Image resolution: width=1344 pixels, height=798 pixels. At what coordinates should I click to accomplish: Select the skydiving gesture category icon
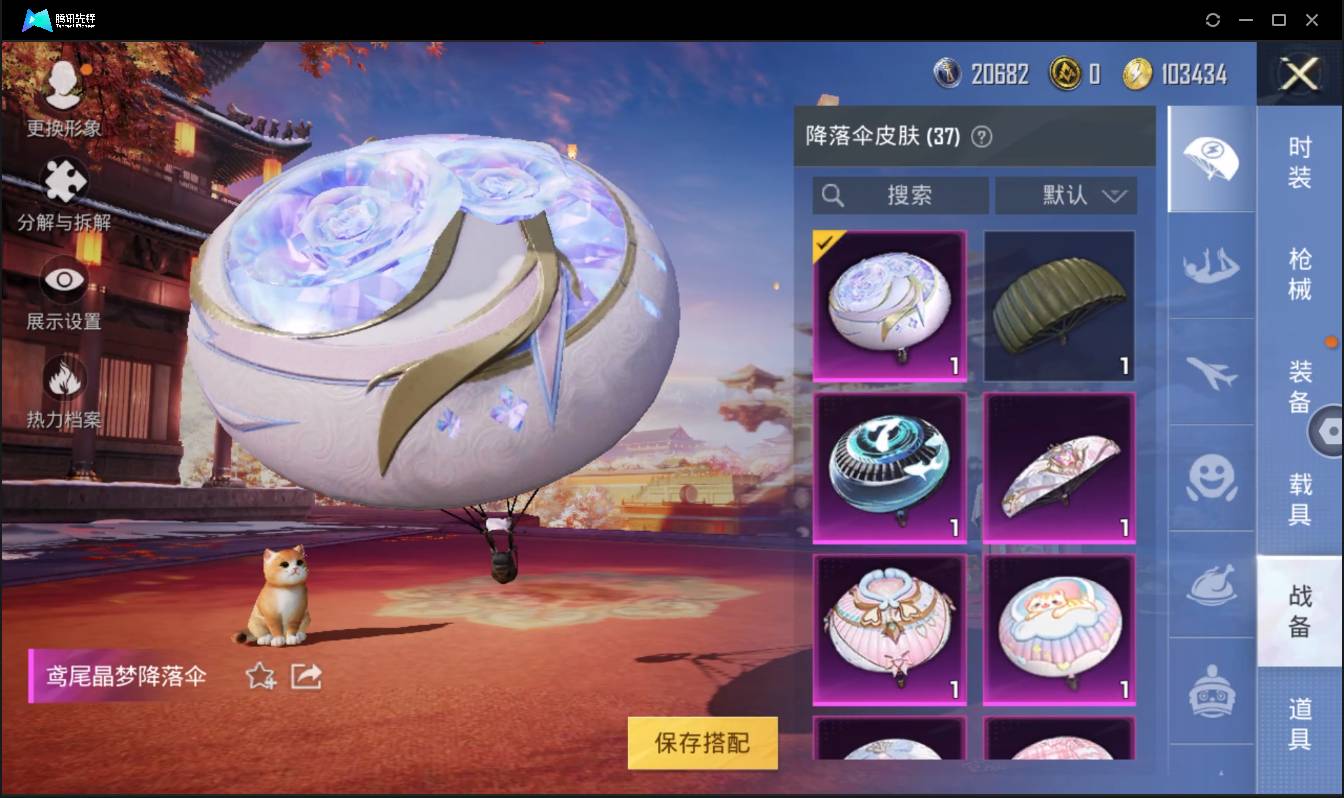click(1210, 267)
